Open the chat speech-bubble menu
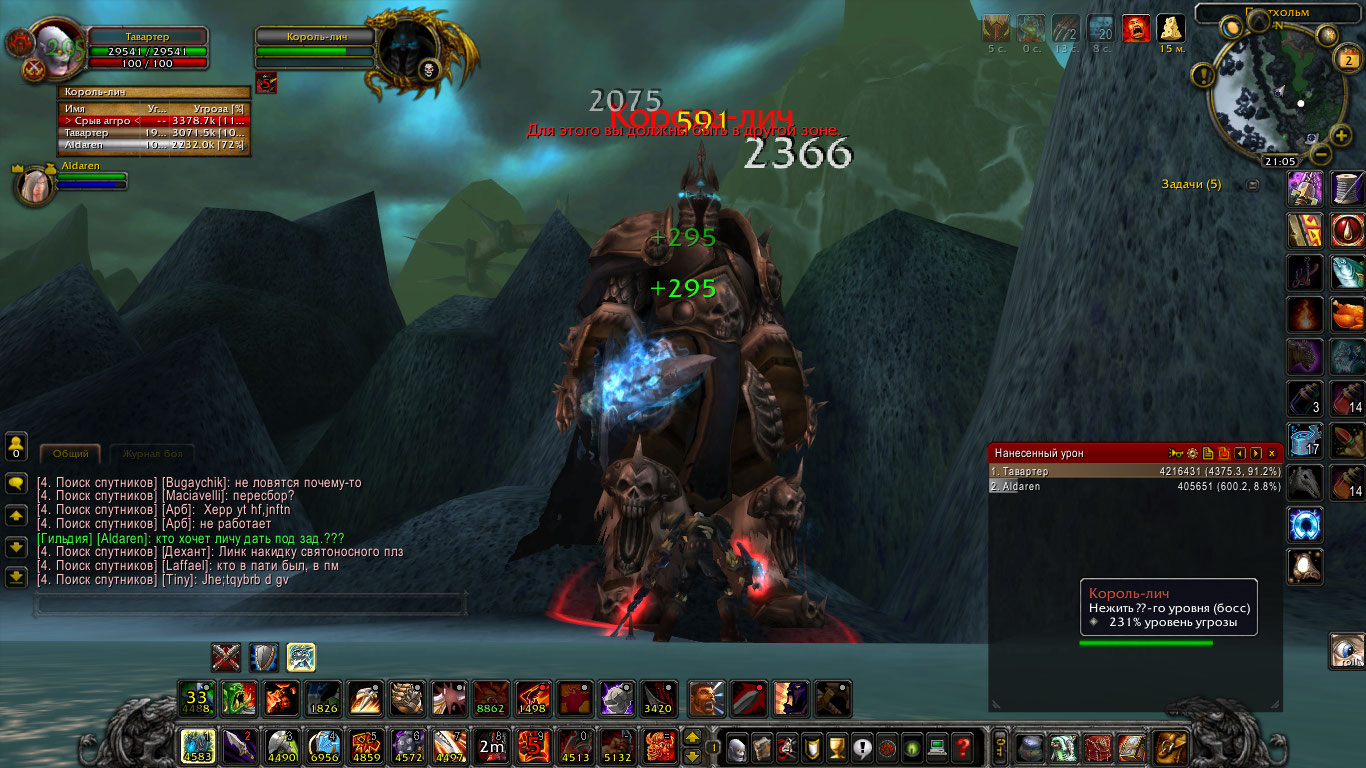1366x768 pixels. click(x=16, y=484)
